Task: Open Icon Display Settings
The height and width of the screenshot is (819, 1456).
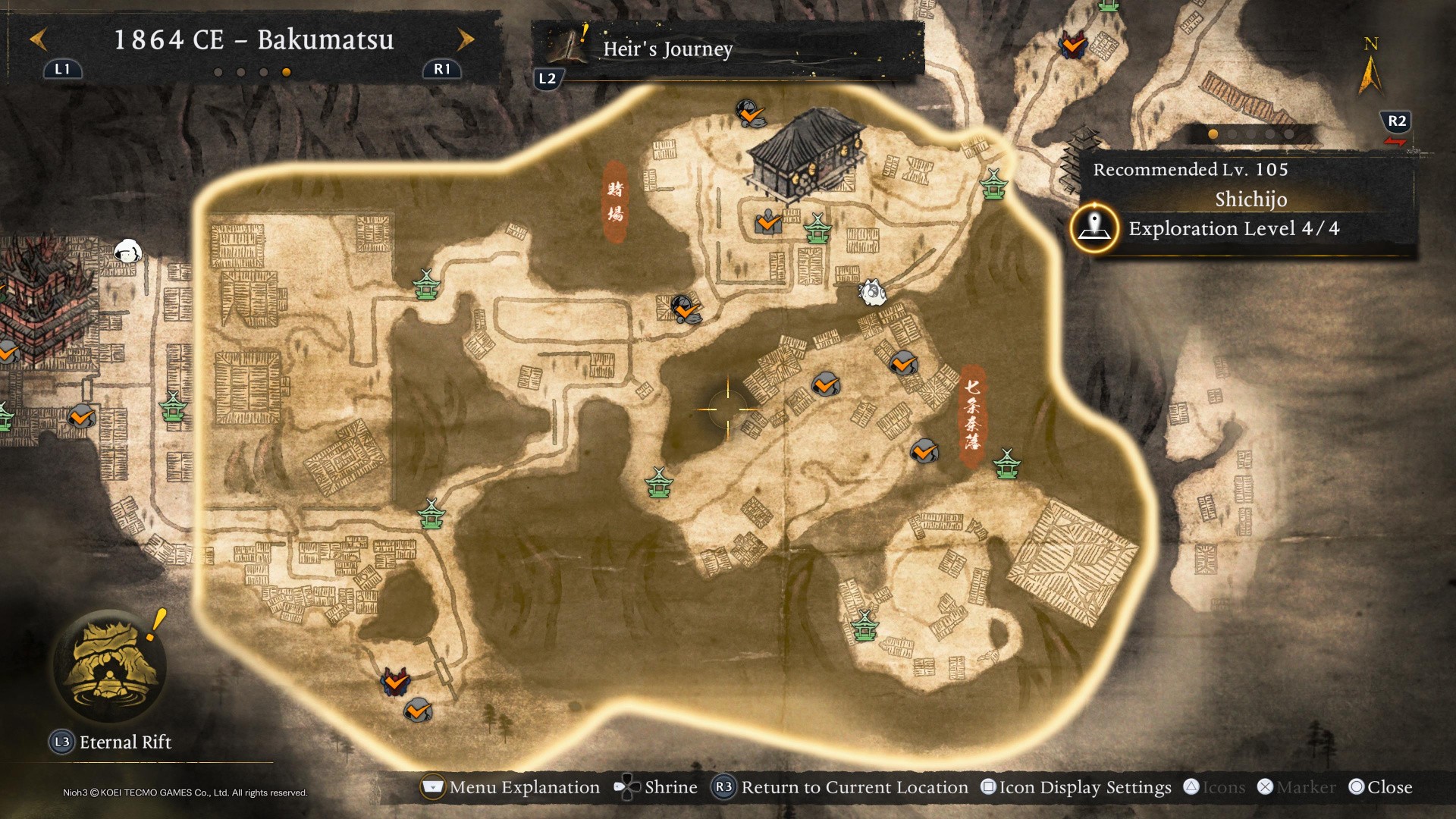Action: (x=1076, y=787)
